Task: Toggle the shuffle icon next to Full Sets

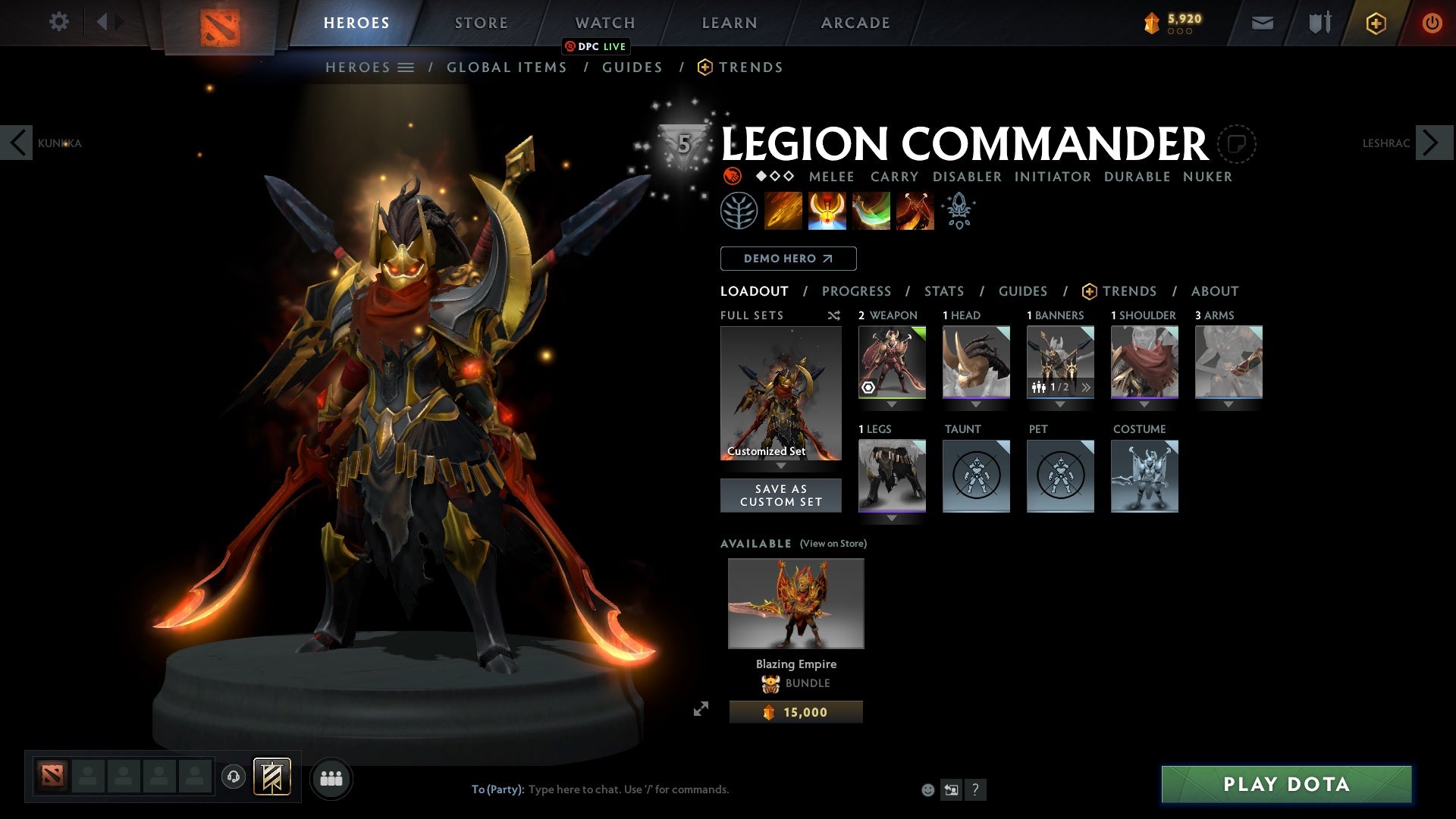Action: [834, 315]
